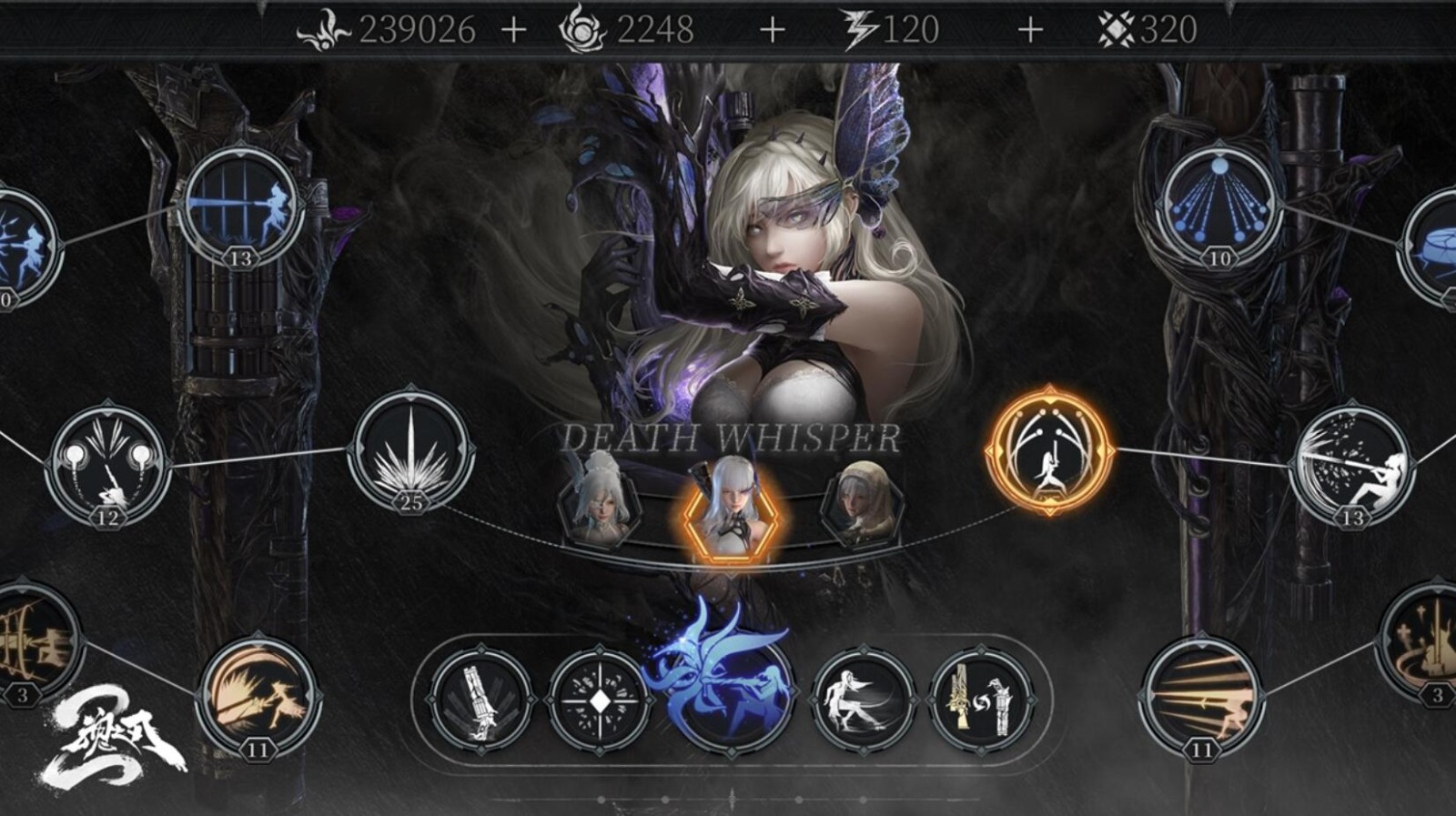Open the spike burst skill level 25

point(411,450)
